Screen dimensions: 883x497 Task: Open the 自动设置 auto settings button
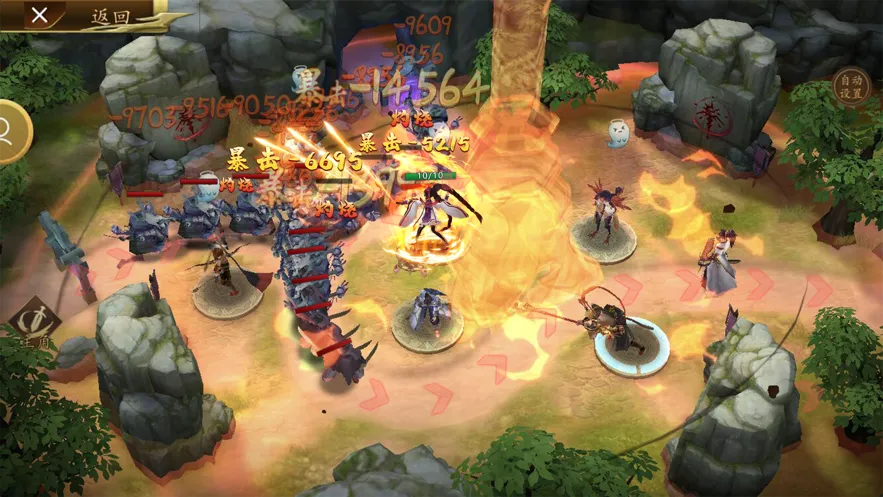[x=851, y=87]
